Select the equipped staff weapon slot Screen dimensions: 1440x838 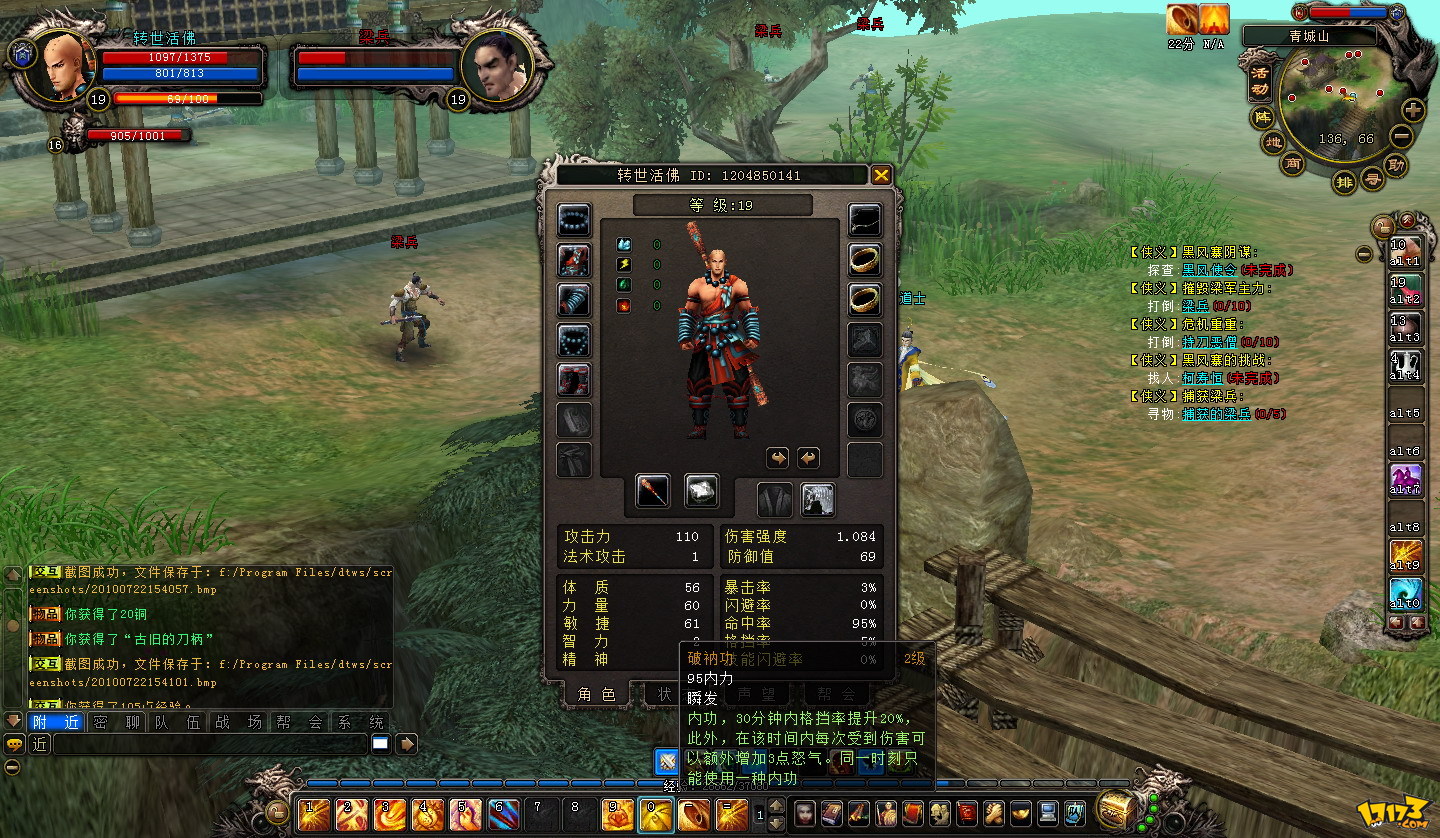pyautogui.click(x=653, y=491)
